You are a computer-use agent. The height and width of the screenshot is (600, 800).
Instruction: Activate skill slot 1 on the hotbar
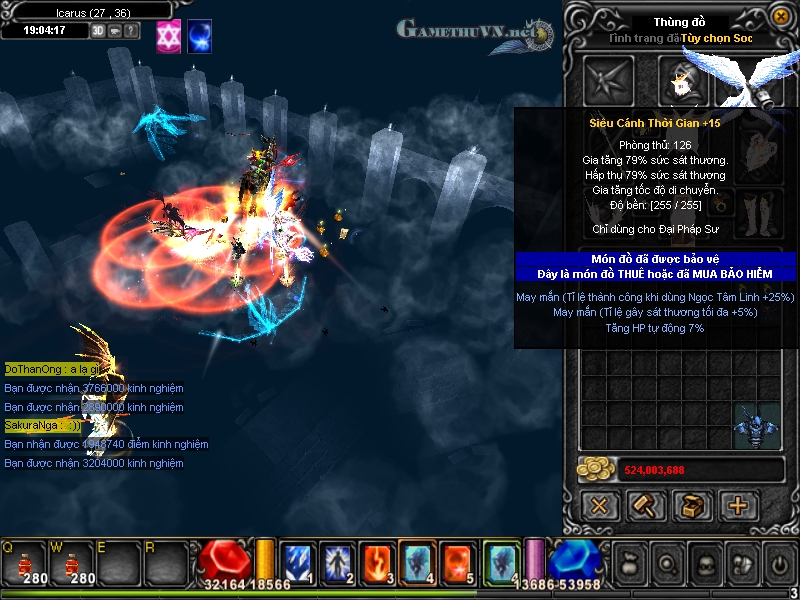298,563
